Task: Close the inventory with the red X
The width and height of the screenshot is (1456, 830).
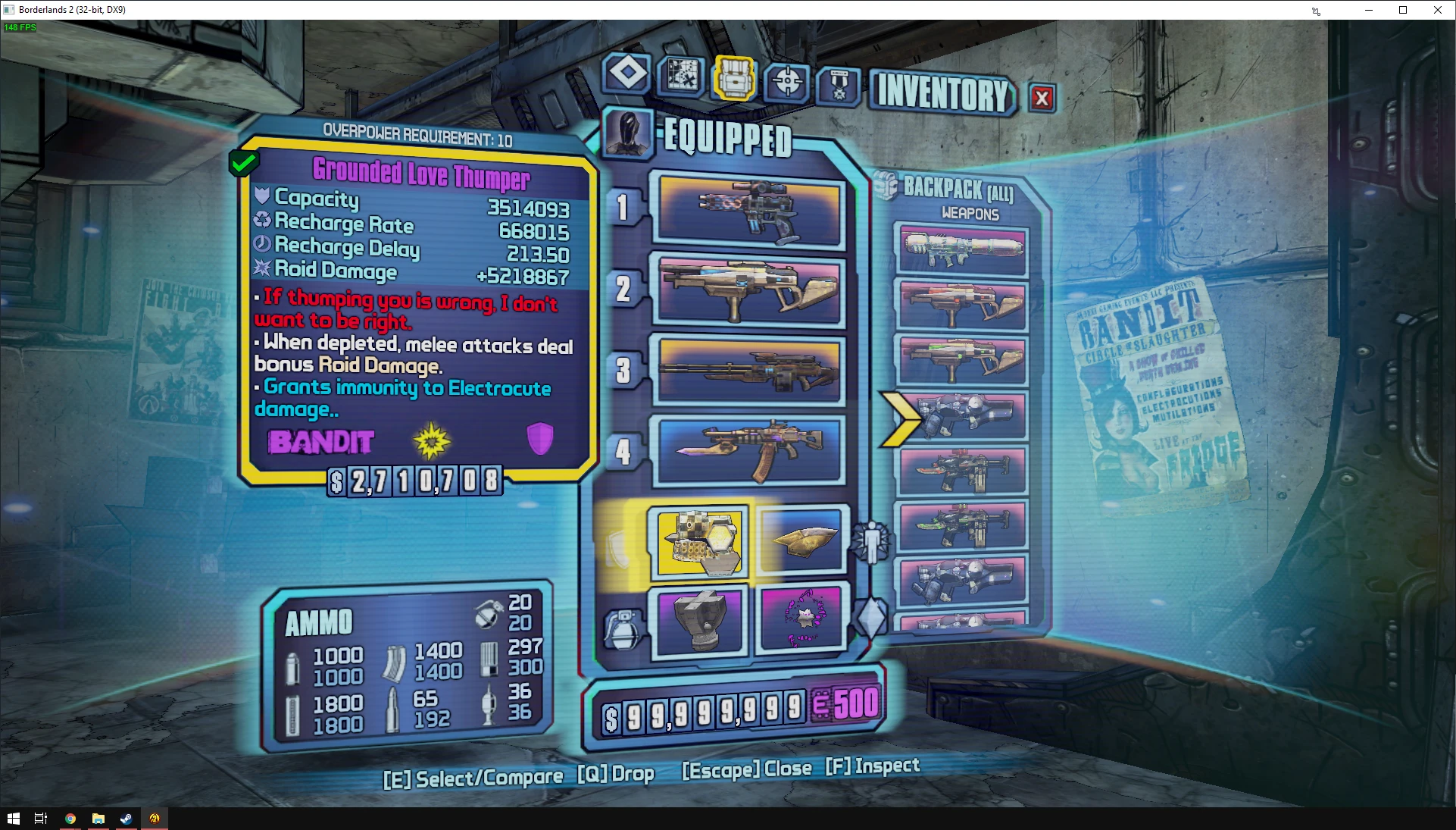Action: (1042, 98)
